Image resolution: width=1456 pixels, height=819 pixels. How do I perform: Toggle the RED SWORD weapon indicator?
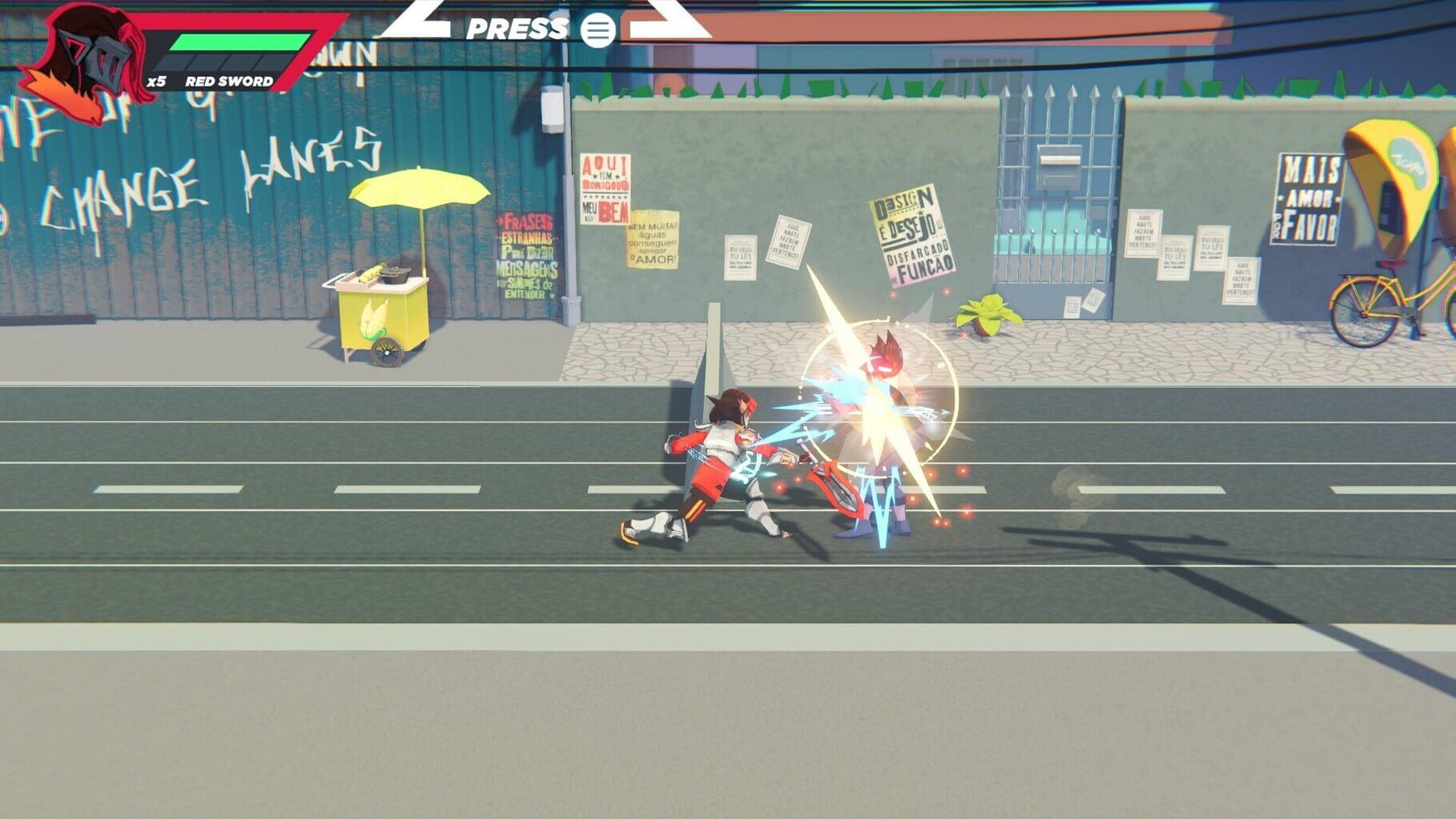point(230,80)
